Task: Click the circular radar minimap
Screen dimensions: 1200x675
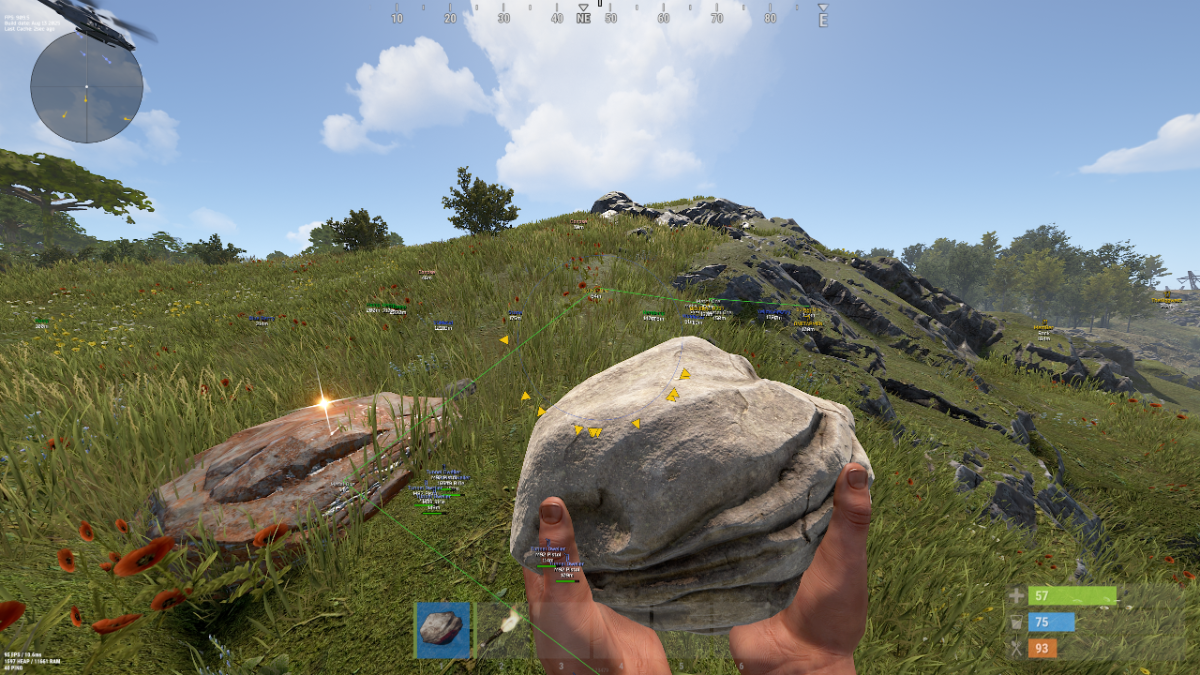Action: pyautogui.click(x=87, y=87)
